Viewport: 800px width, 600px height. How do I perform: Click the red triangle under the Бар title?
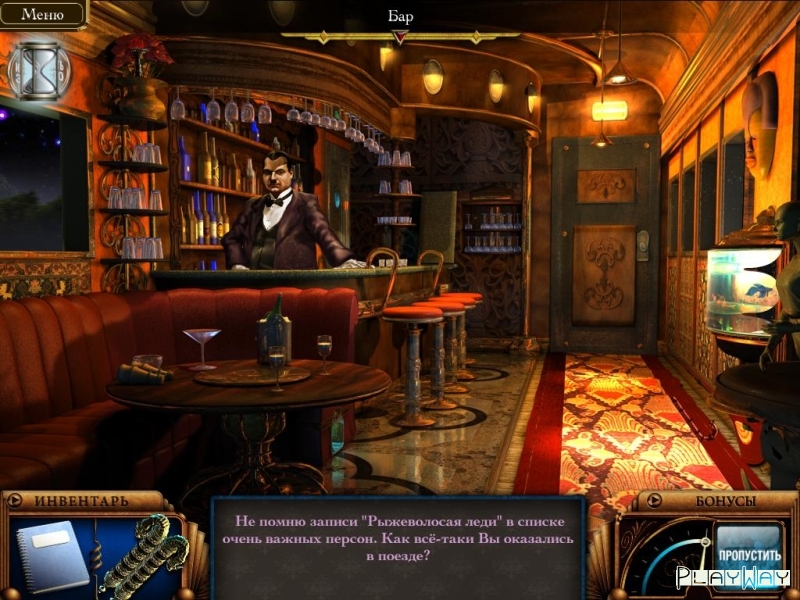pyautogui.click(x=400, y=37)
